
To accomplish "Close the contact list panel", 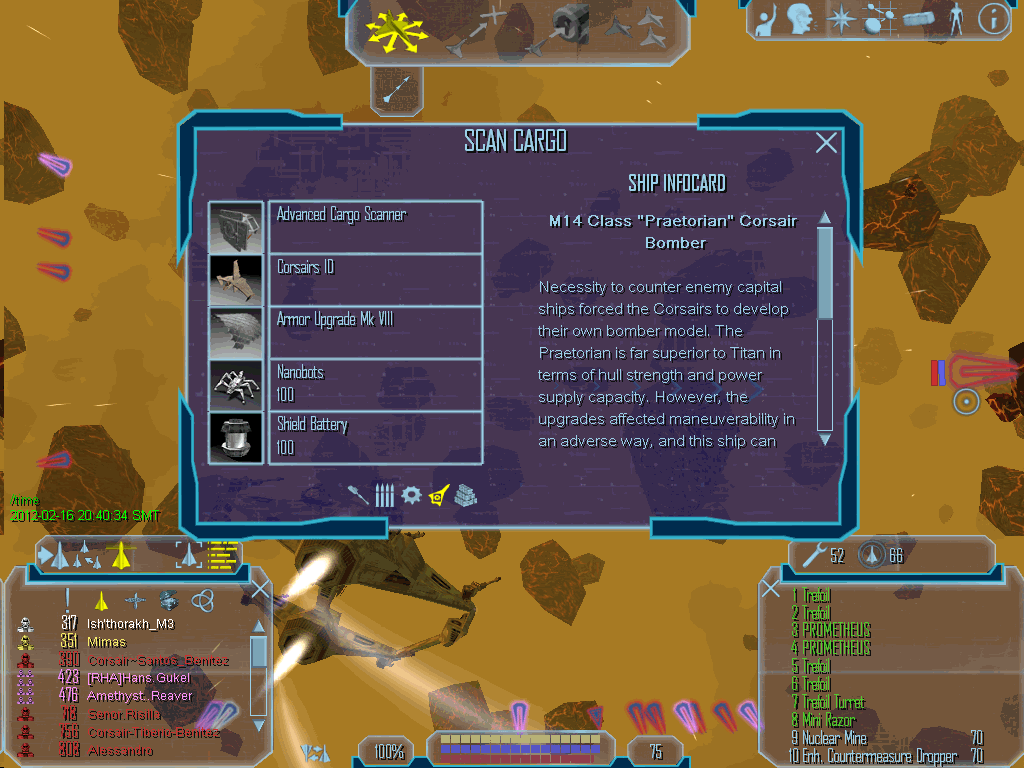I will (260, 590).
